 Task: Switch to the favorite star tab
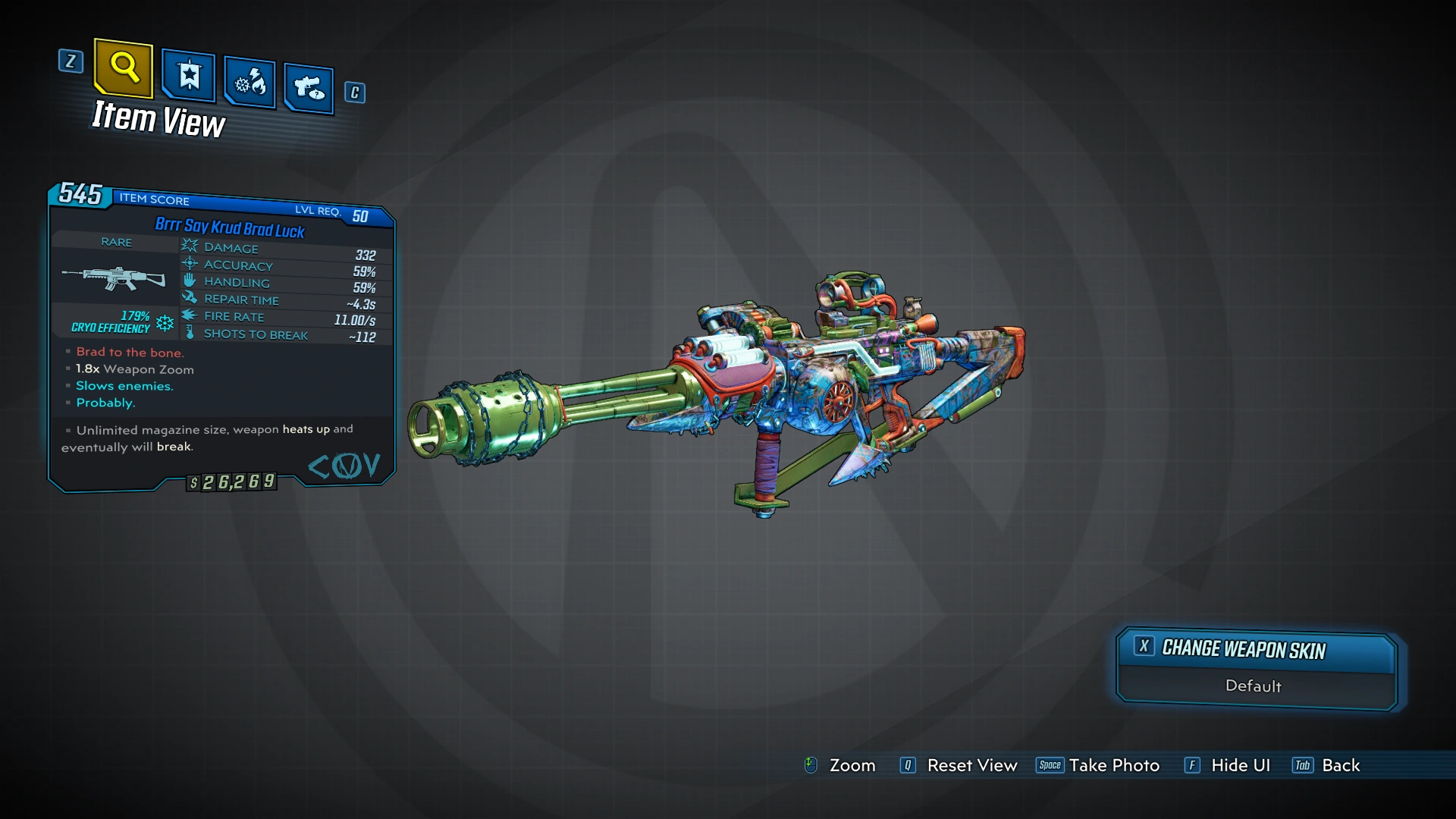188,76
